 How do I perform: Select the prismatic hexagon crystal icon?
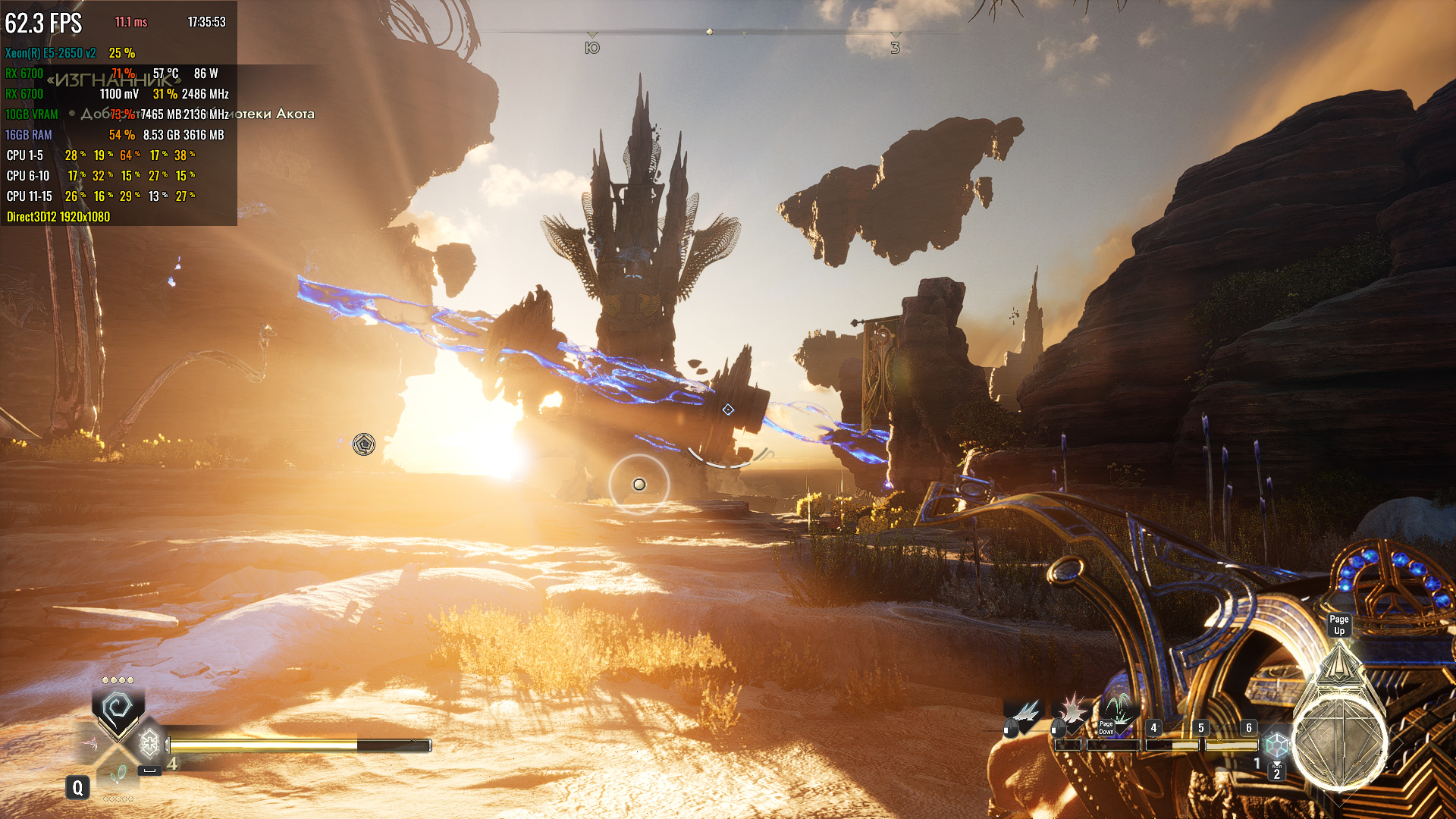[1277, 745]
